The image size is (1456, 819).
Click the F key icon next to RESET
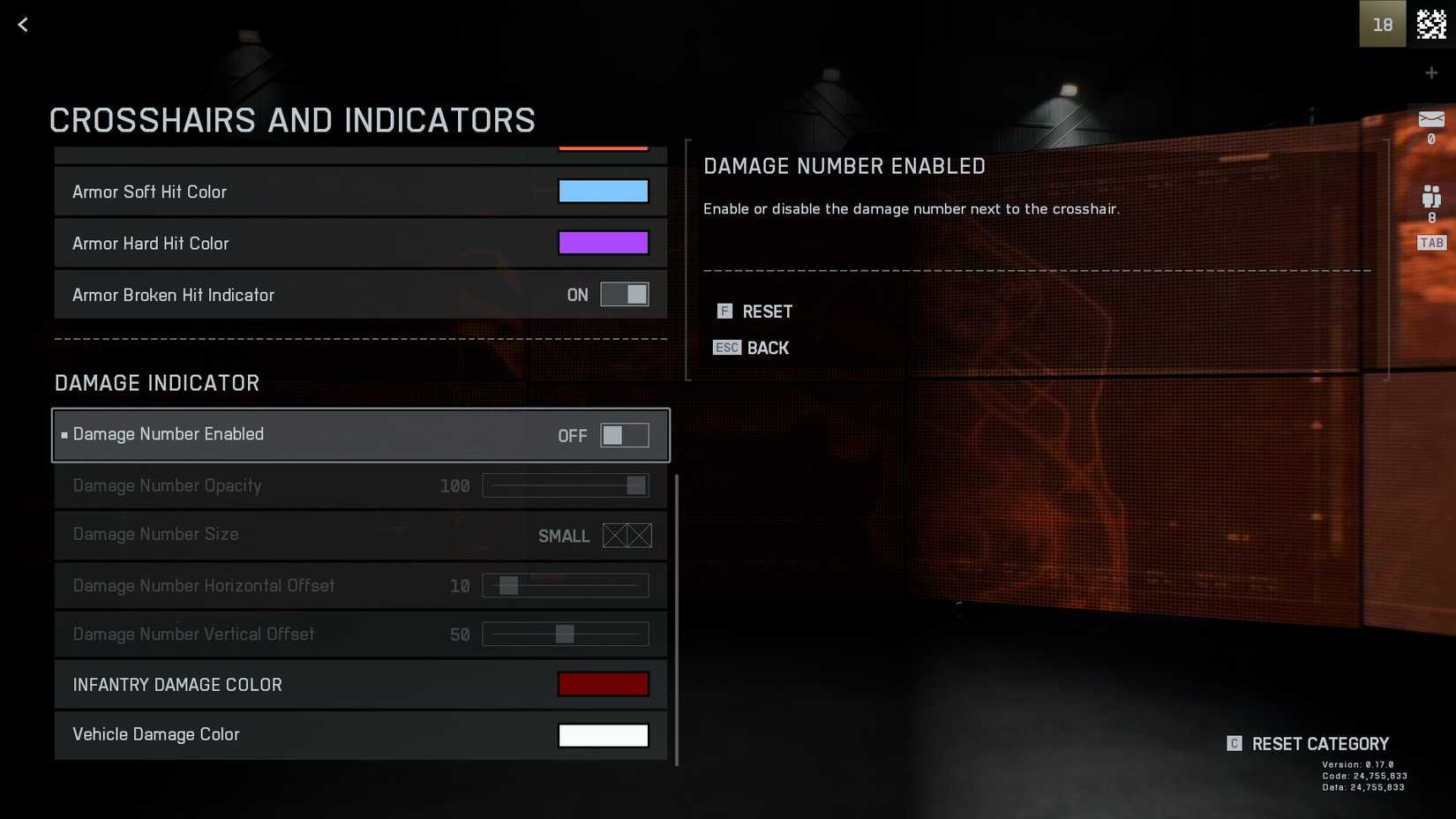(x=724, y=311)
